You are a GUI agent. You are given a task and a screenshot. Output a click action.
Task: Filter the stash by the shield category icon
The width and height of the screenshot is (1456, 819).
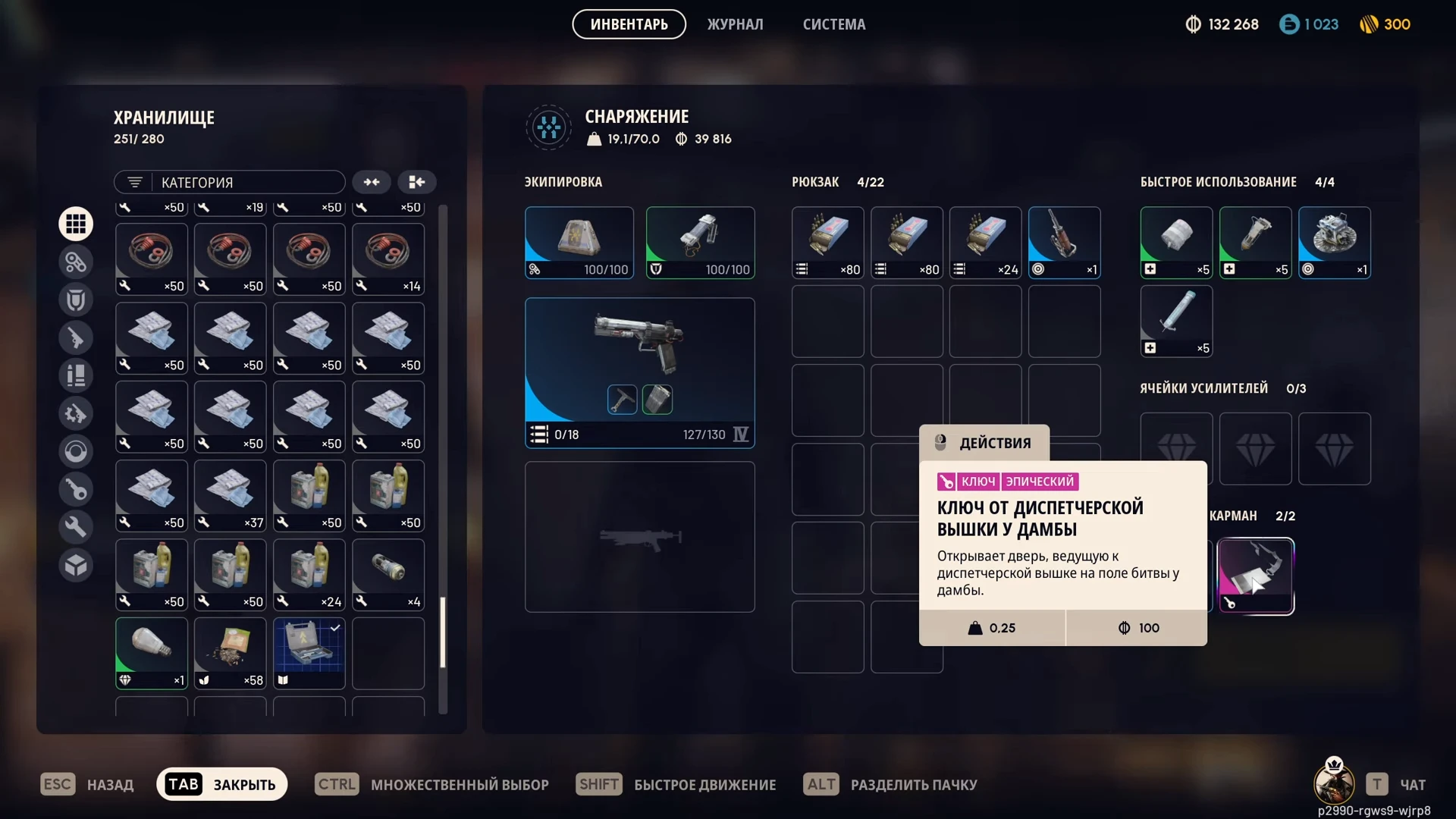click(x=76, y=300)
